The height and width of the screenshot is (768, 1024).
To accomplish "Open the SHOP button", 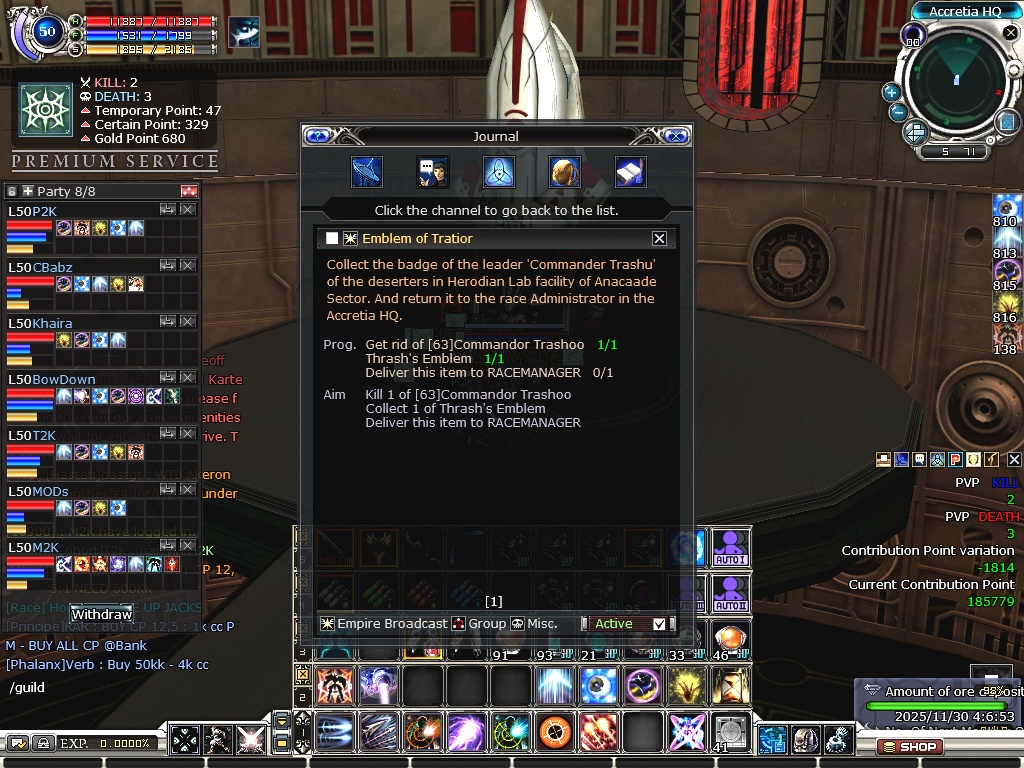I will click(x=910, y=747).
